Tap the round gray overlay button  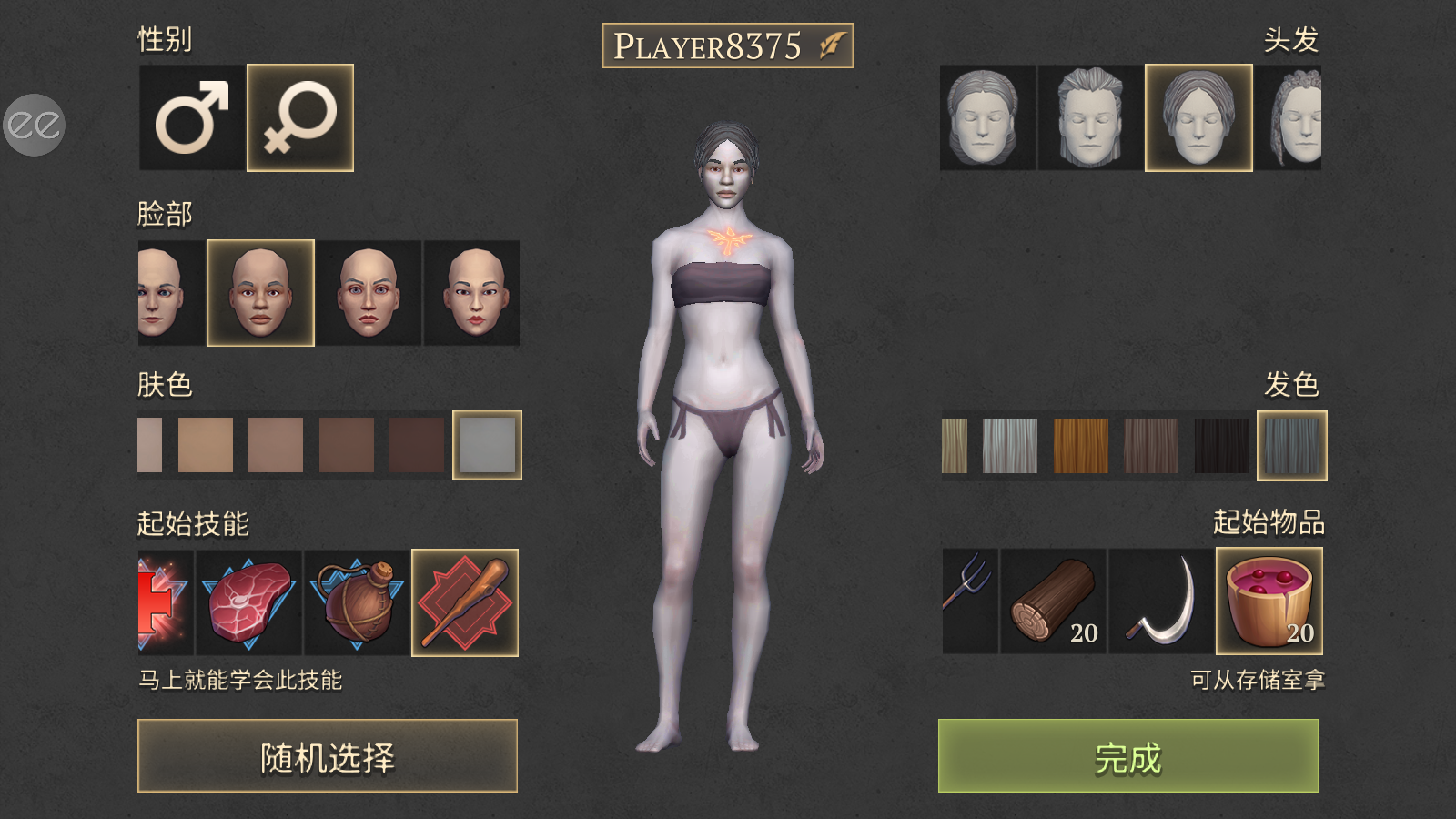click(x=34, y=125)
